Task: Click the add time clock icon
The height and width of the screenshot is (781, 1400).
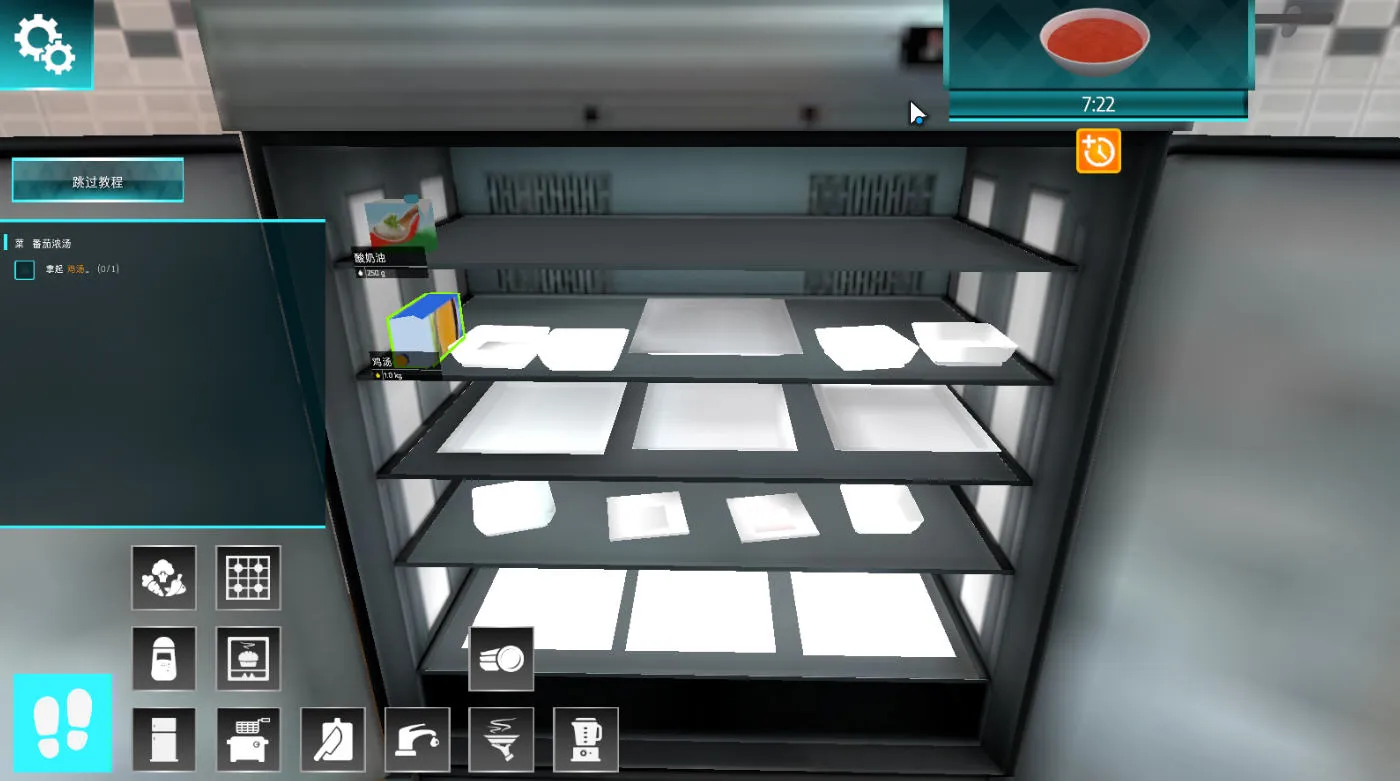Action: (x=1098, y=151)
